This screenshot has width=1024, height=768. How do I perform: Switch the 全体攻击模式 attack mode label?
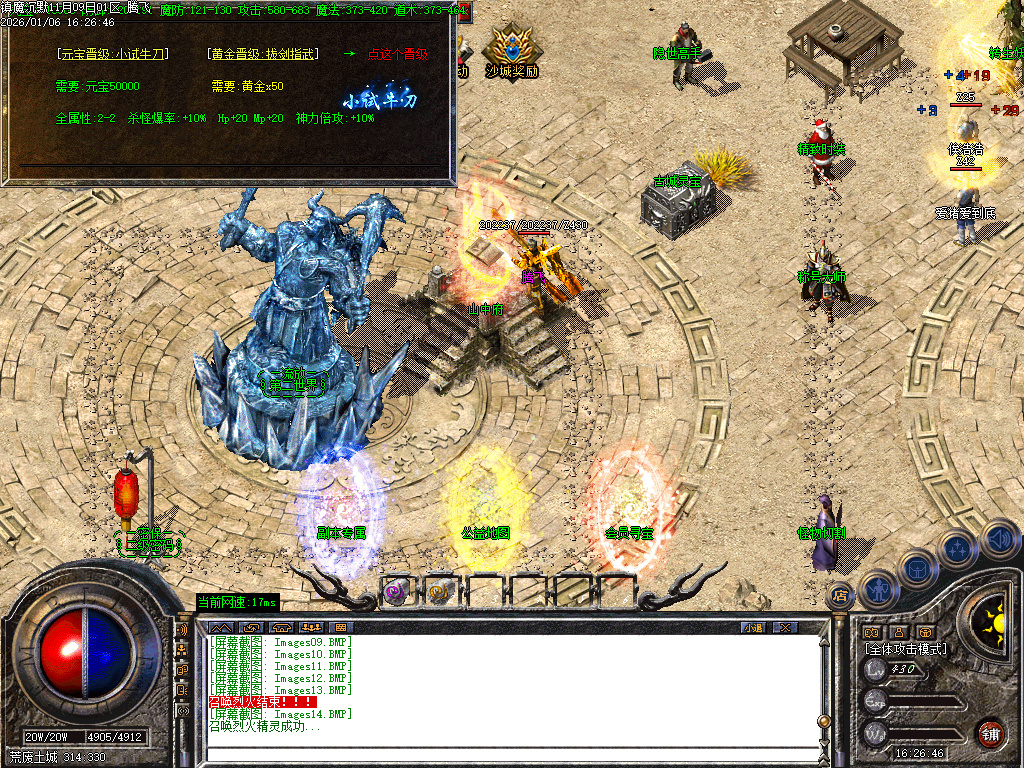pos(905,649)
